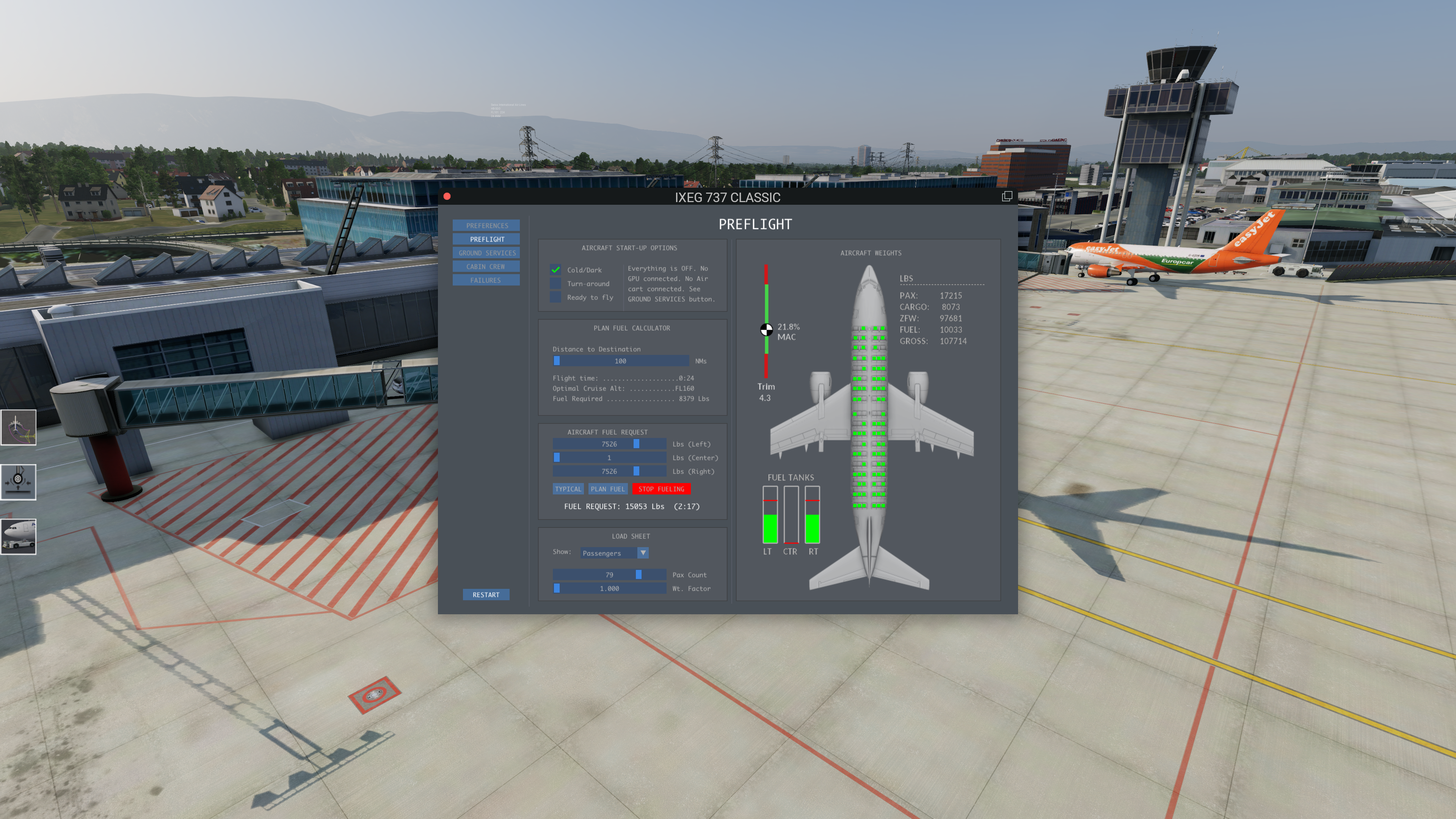1456x819 pixels.
Task: Switch to the GROUND SERVICES tab
Action: [486, 253]
